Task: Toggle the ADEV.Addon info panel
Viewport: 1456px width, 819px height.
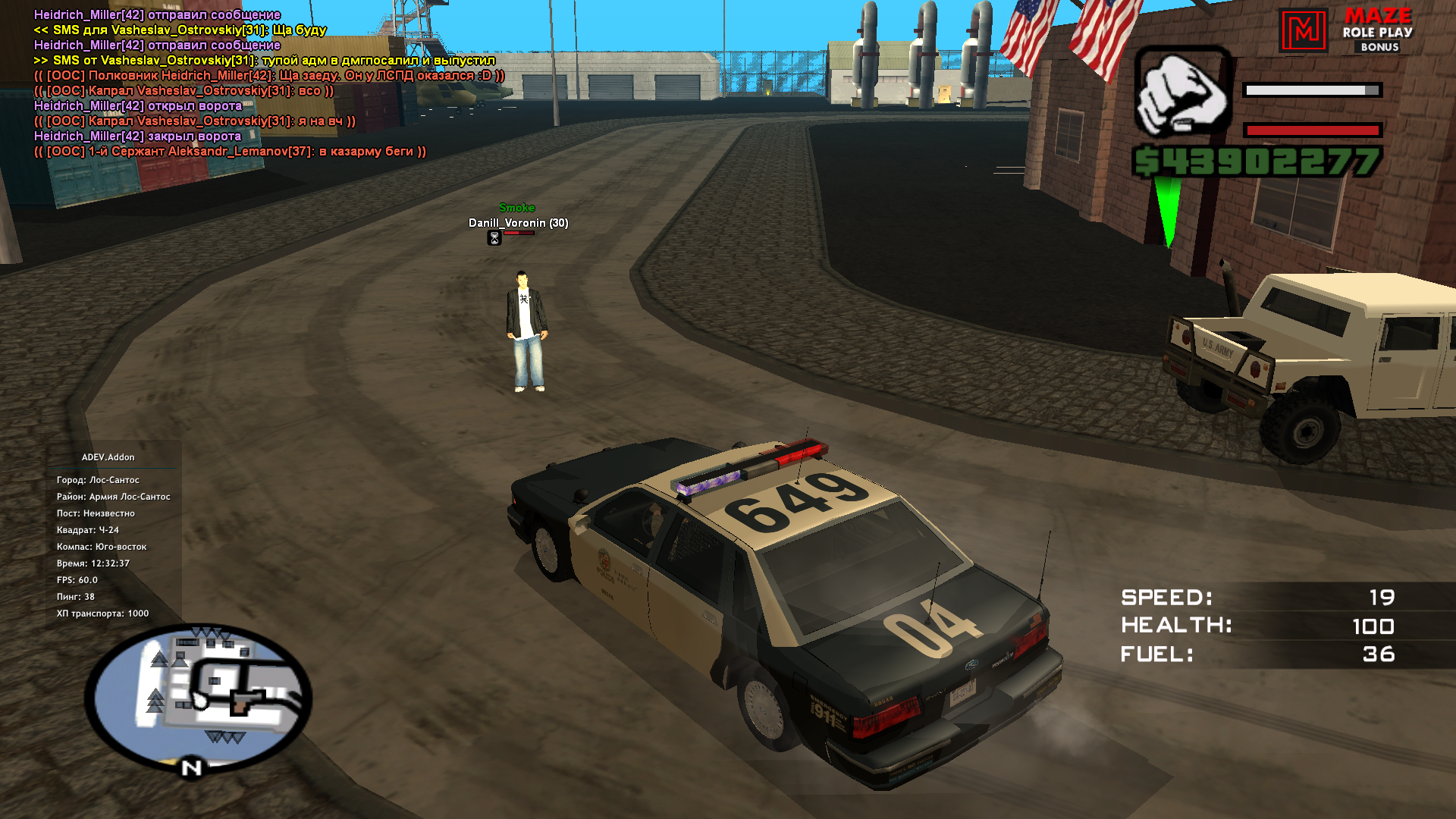Action: (108, 457)
